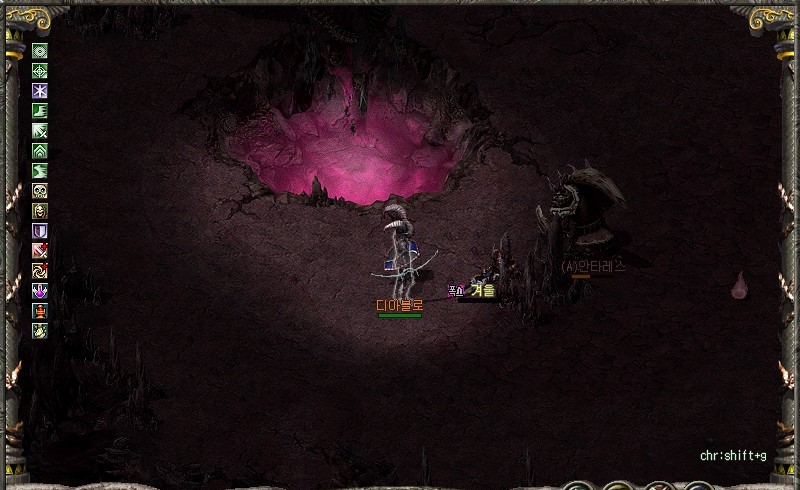
Task: Select the beige owl eyes icon
Action: [x=40, y=191]
